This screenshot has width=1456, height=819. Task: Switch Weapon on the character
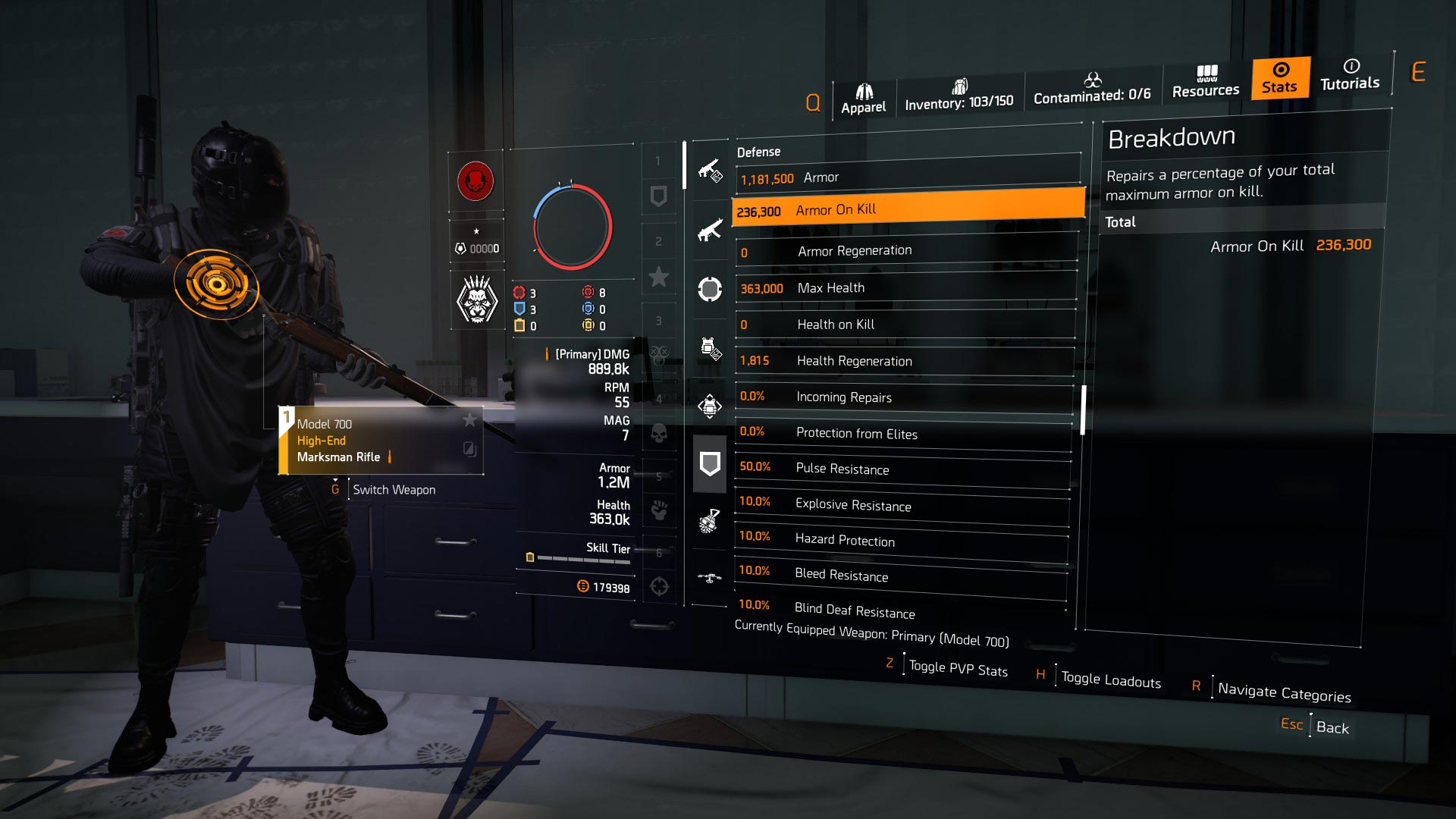pos(394,490)
